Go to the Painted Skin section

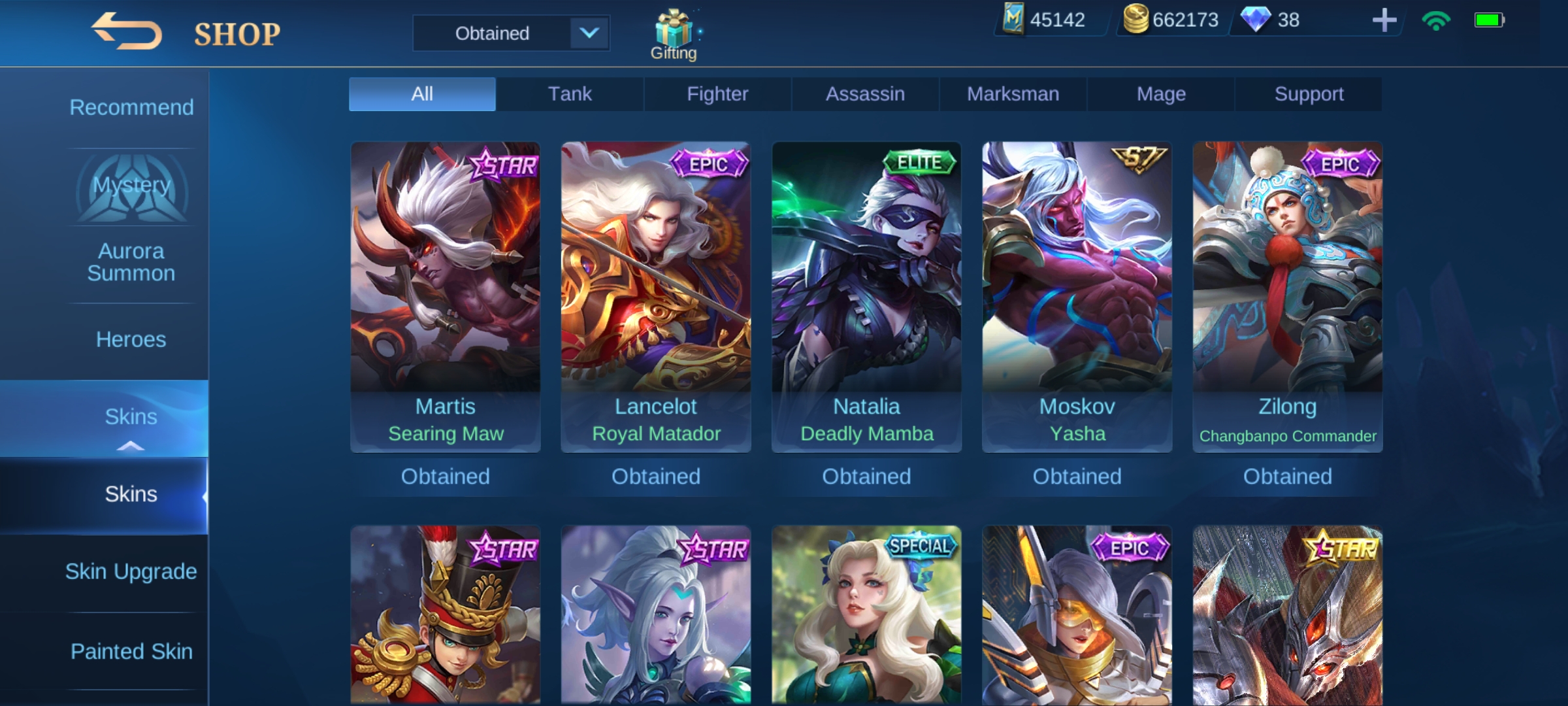pyautogui.click(x=131, y=651)
